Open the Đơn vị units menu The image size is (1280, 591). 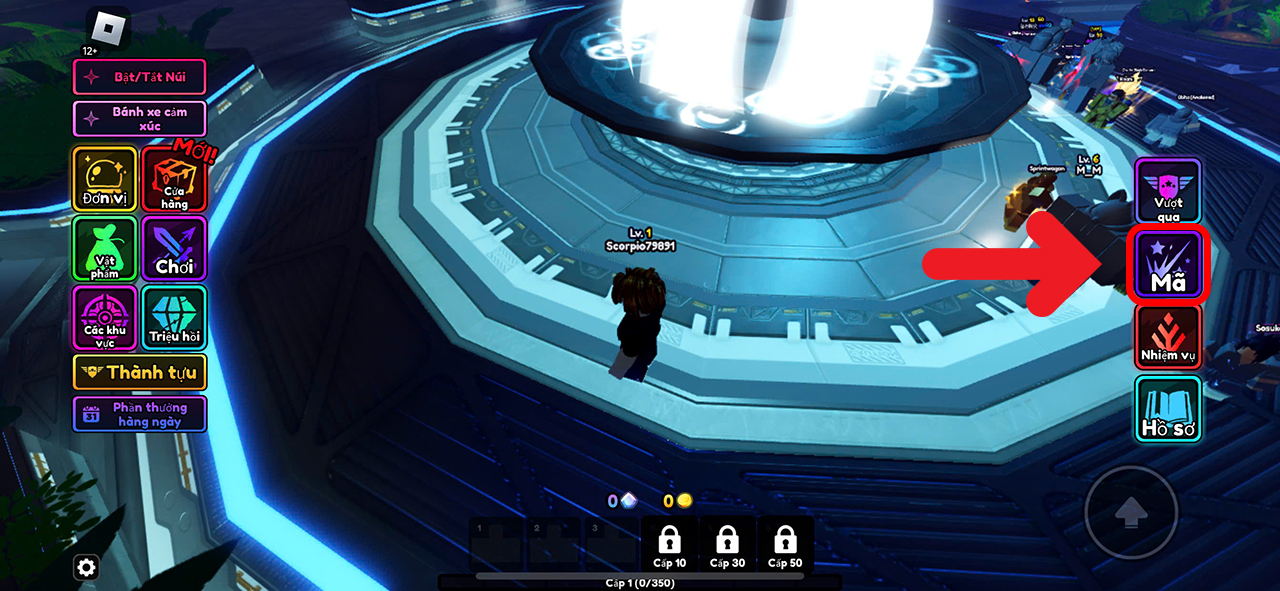tap(104, 179)
